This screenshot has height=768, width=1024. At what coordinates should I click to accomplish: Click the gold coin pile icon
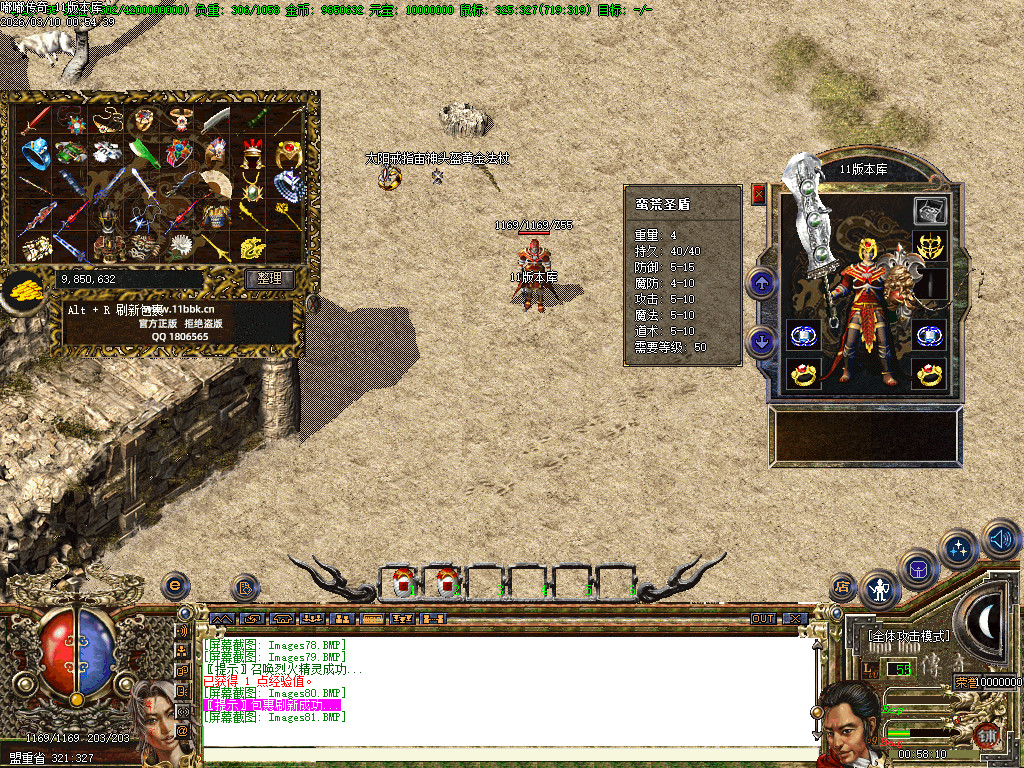[x=22, y=291]
